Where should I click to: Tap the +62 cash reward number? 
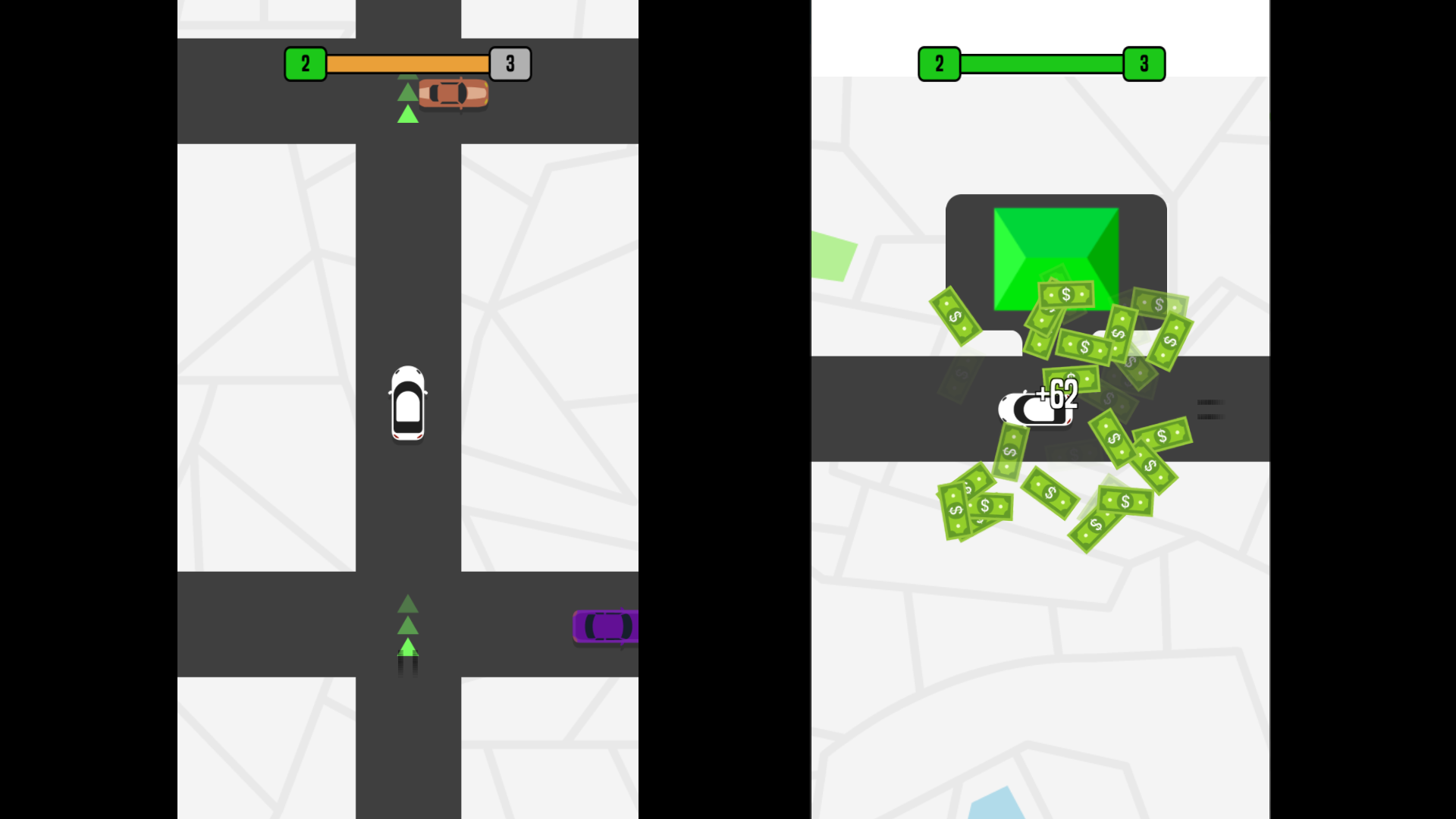(1057, 394)
